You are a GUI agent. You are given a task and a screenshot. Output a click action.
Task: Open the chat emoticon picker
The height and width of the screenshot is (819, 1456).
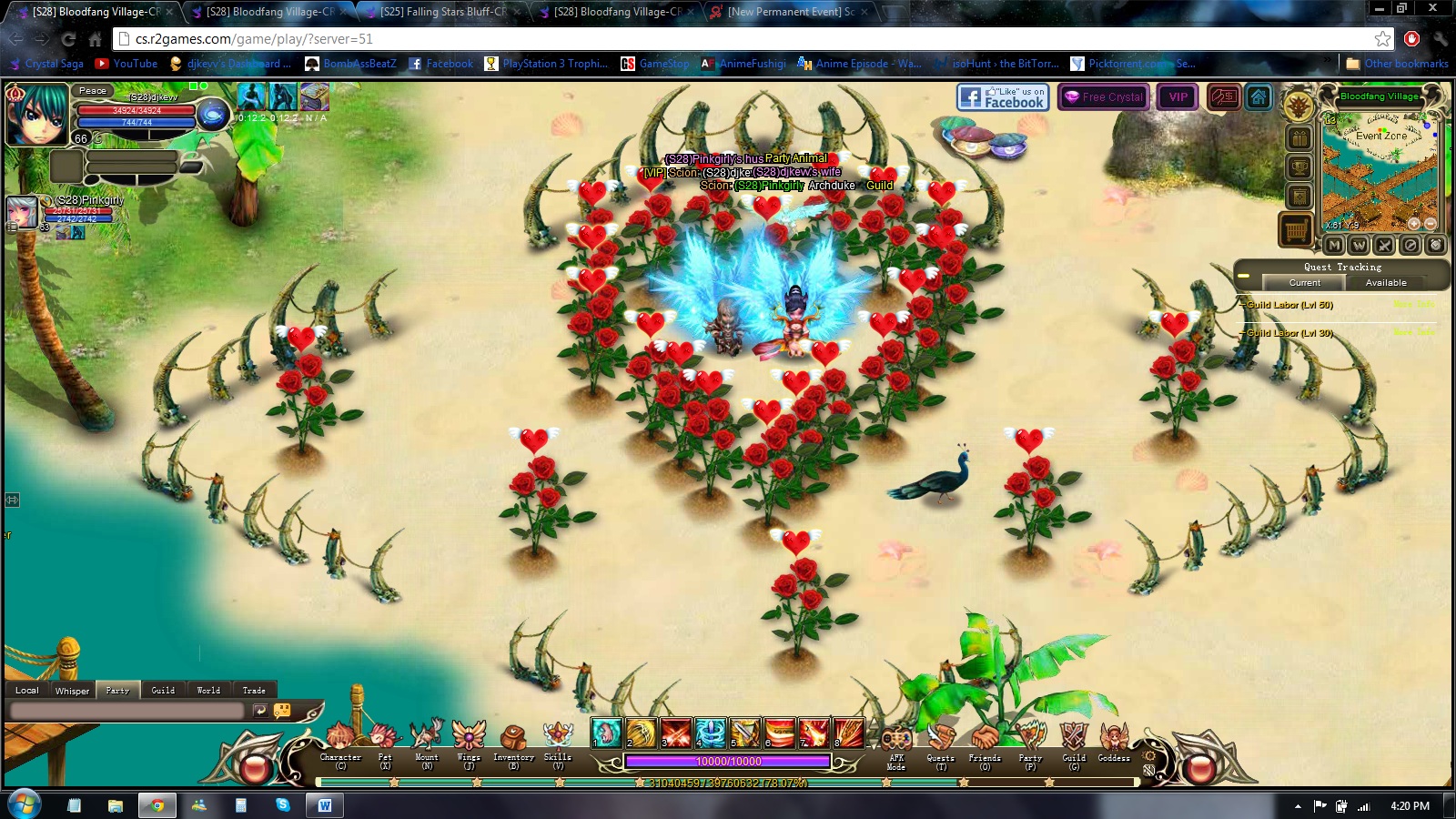pos(282,711)
